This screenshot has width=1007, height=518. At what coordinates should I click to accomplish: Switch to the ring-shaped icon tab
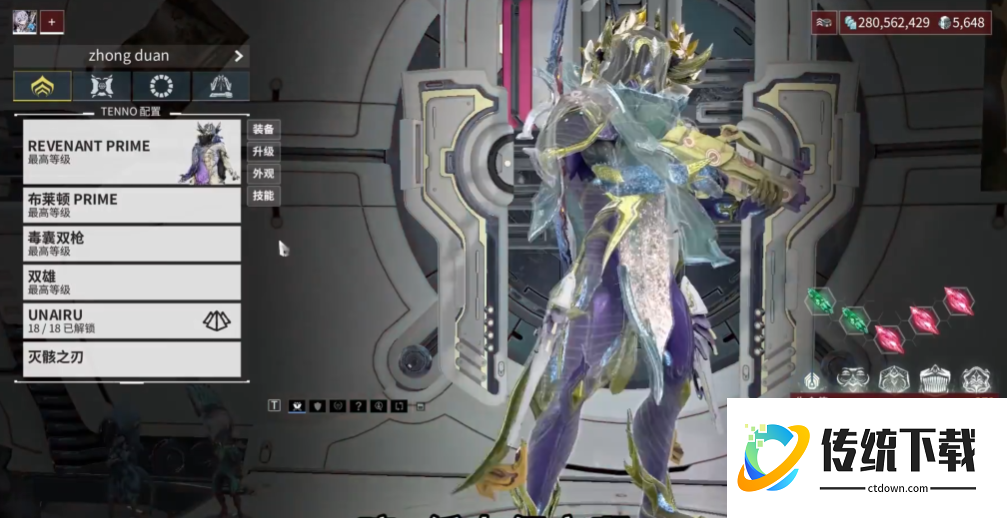(x=161, y=86)
